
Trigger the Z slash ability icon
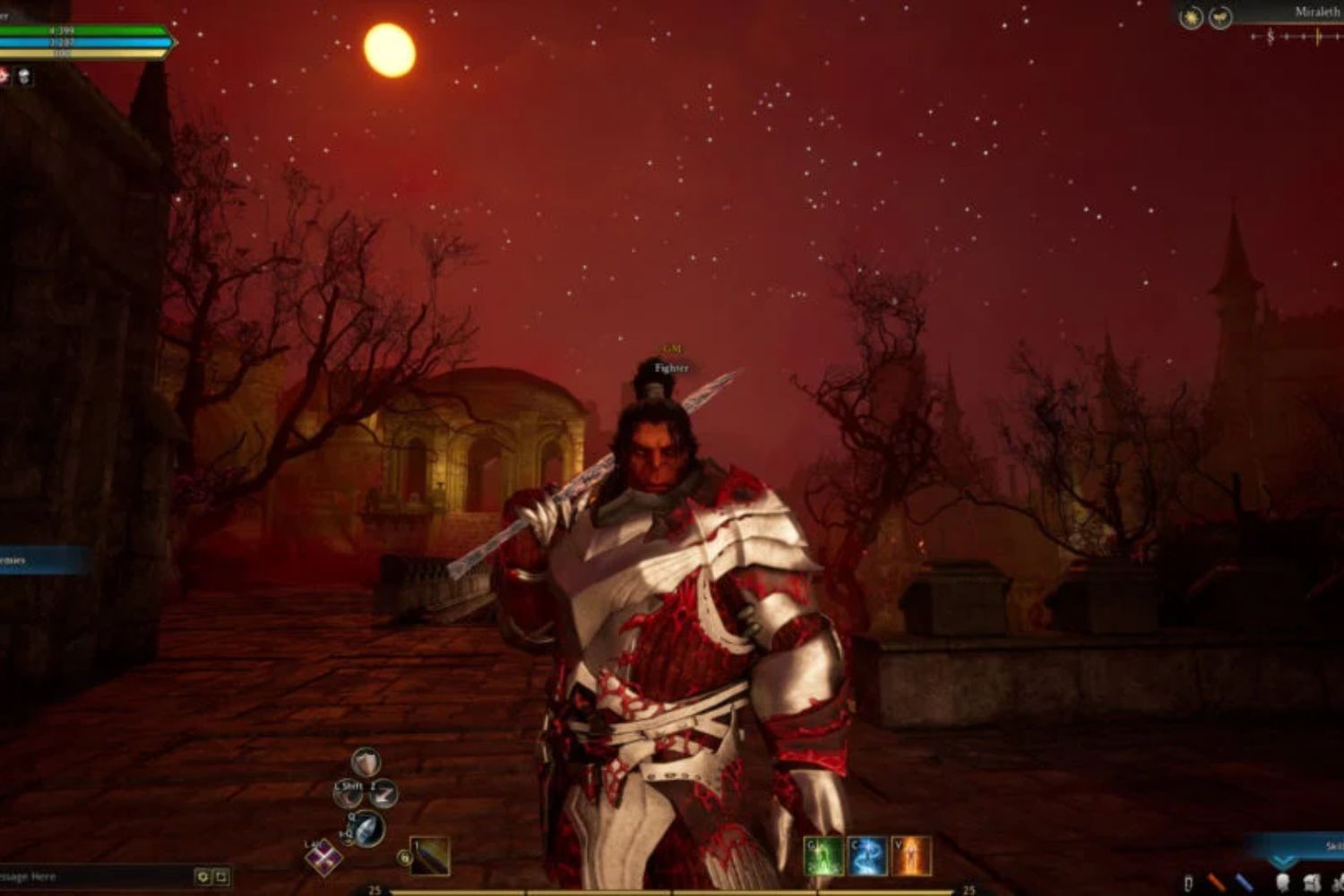point(383,793)
